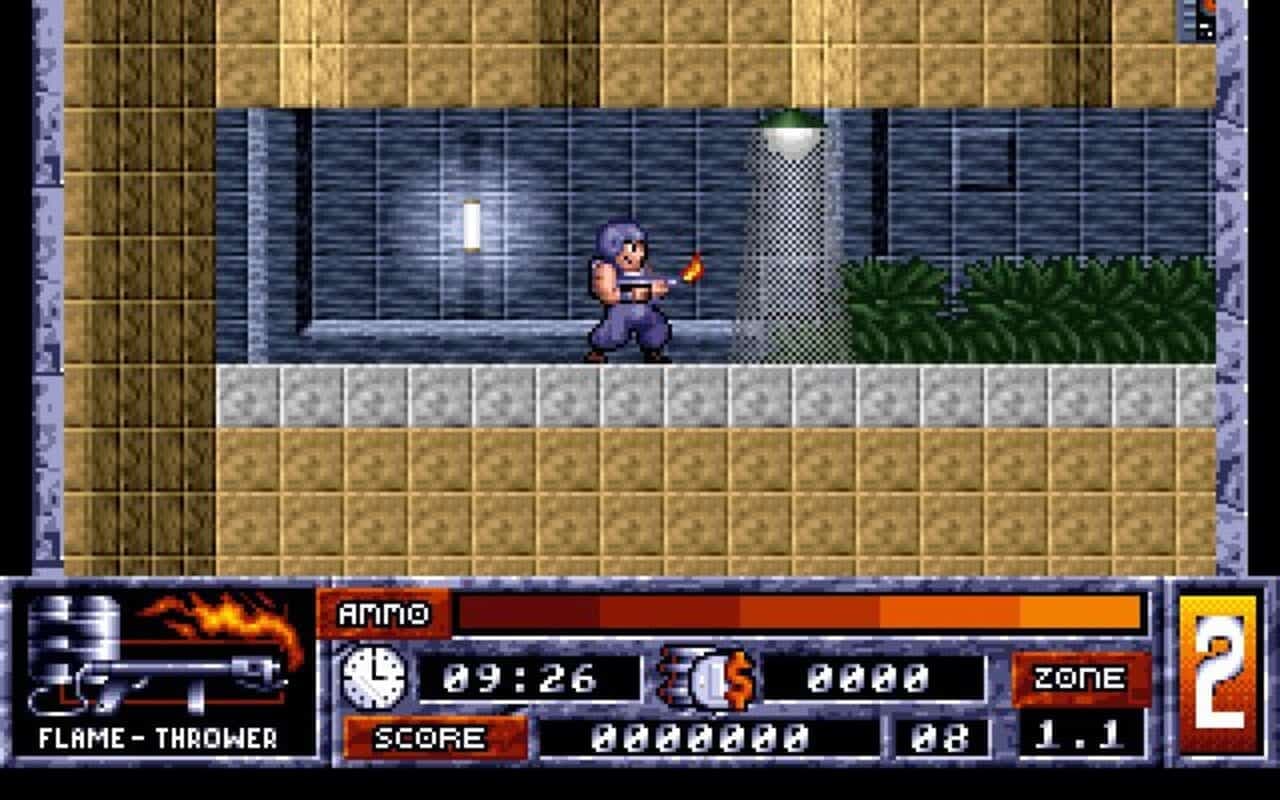The height and width of the screenshot is (800, 1280).
Task: Click the orange ammo gauge bar
Action: click(800, 614)
